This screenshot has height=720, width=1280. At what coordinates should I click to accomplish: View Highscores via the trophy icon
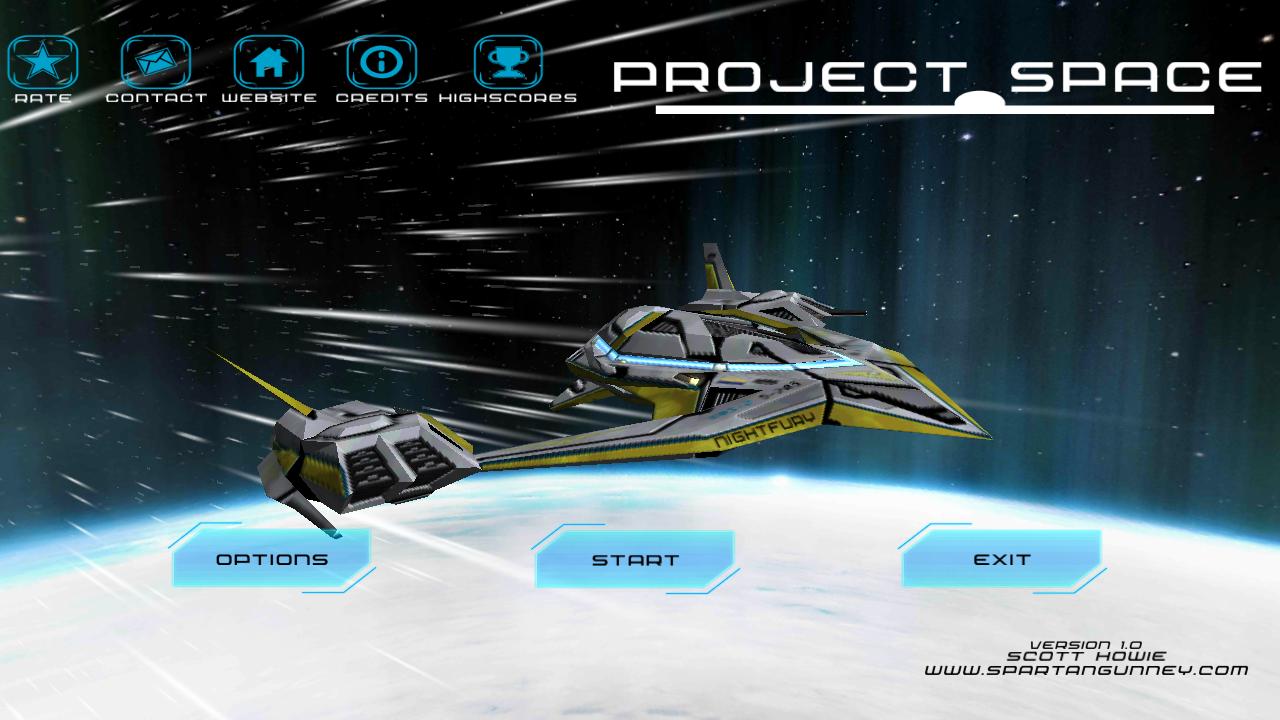tap(510, 62)
